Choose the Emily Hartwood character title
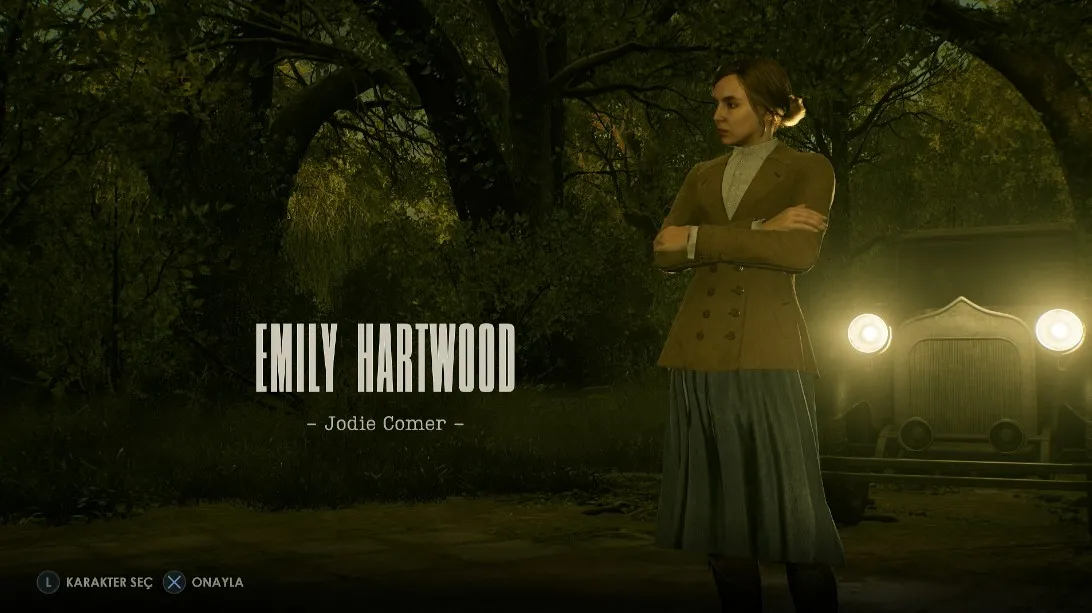Screen dimensions: 1092x613 tap(385, 358)
